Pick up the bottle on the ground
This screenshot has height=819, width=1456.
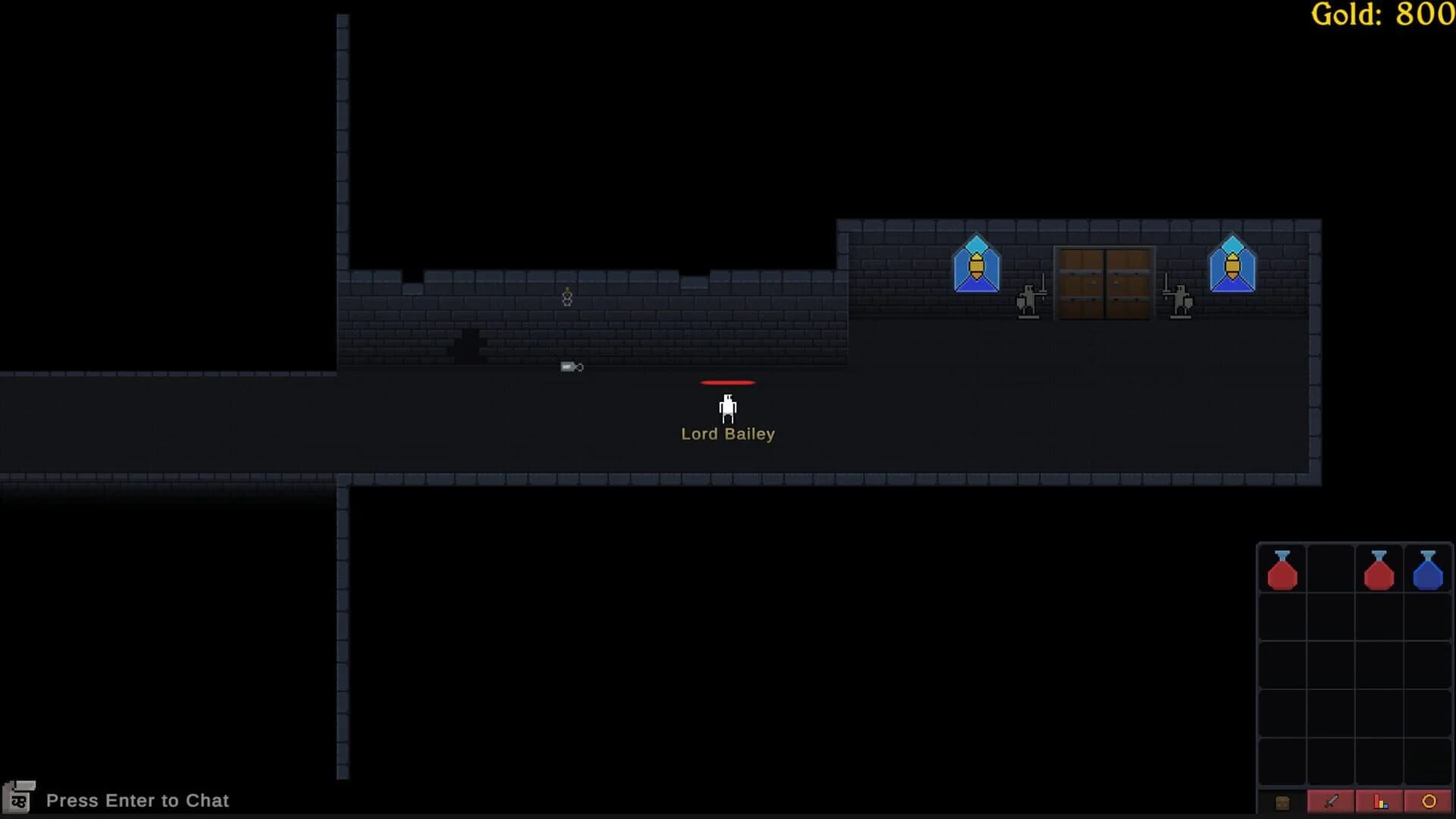(570, 367)
